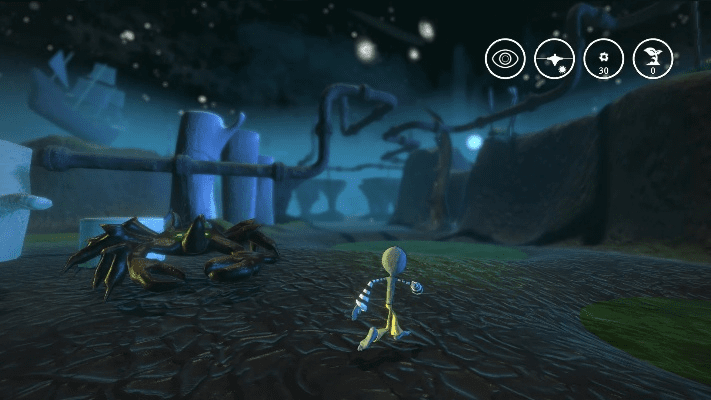
Task: Click the eye icon in the HUD
Action: pyautogui.click(x=505, y=59)
